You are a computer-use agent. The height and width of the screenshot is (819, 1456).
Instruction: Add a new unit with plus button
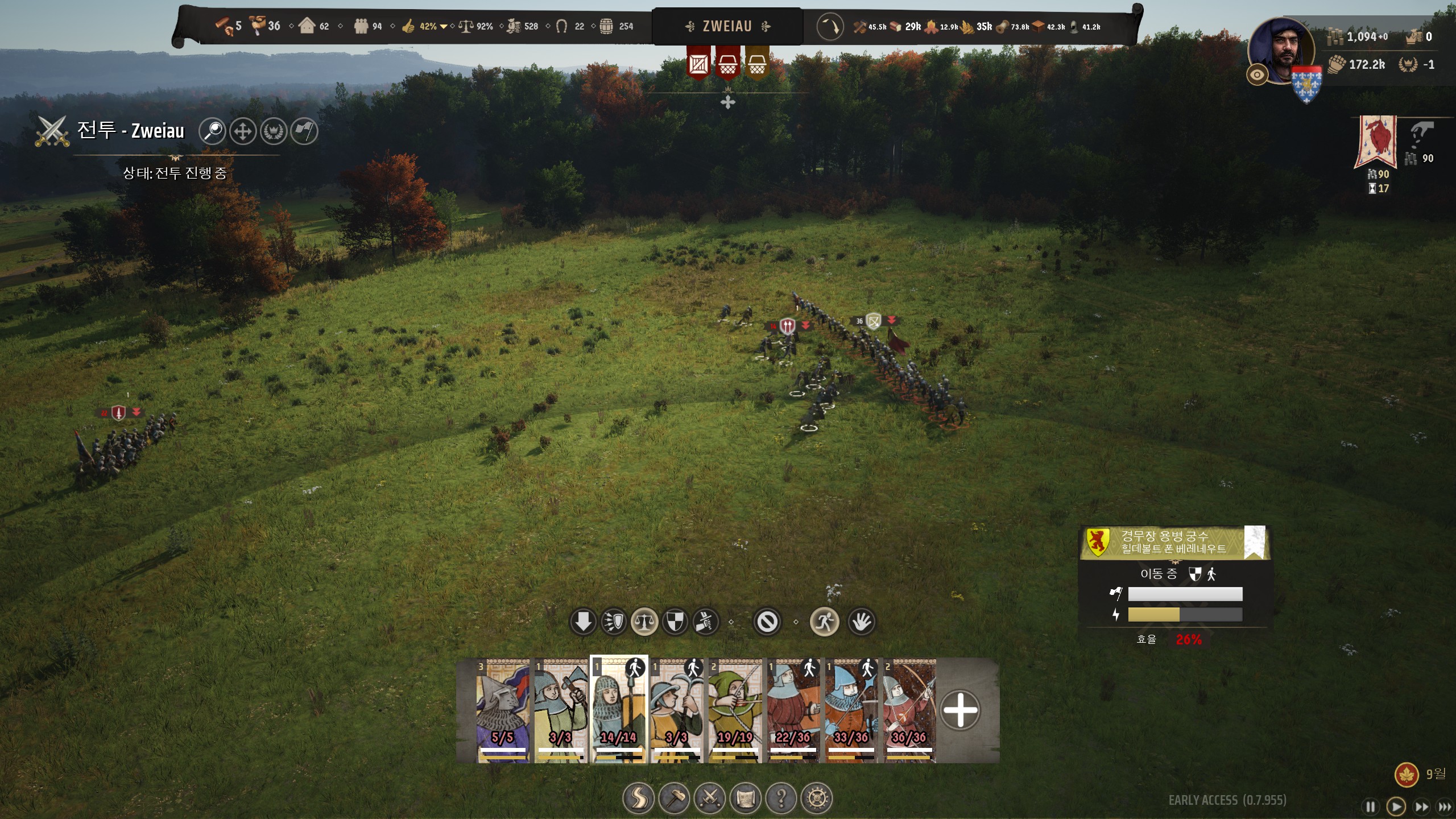pos(960,710)
